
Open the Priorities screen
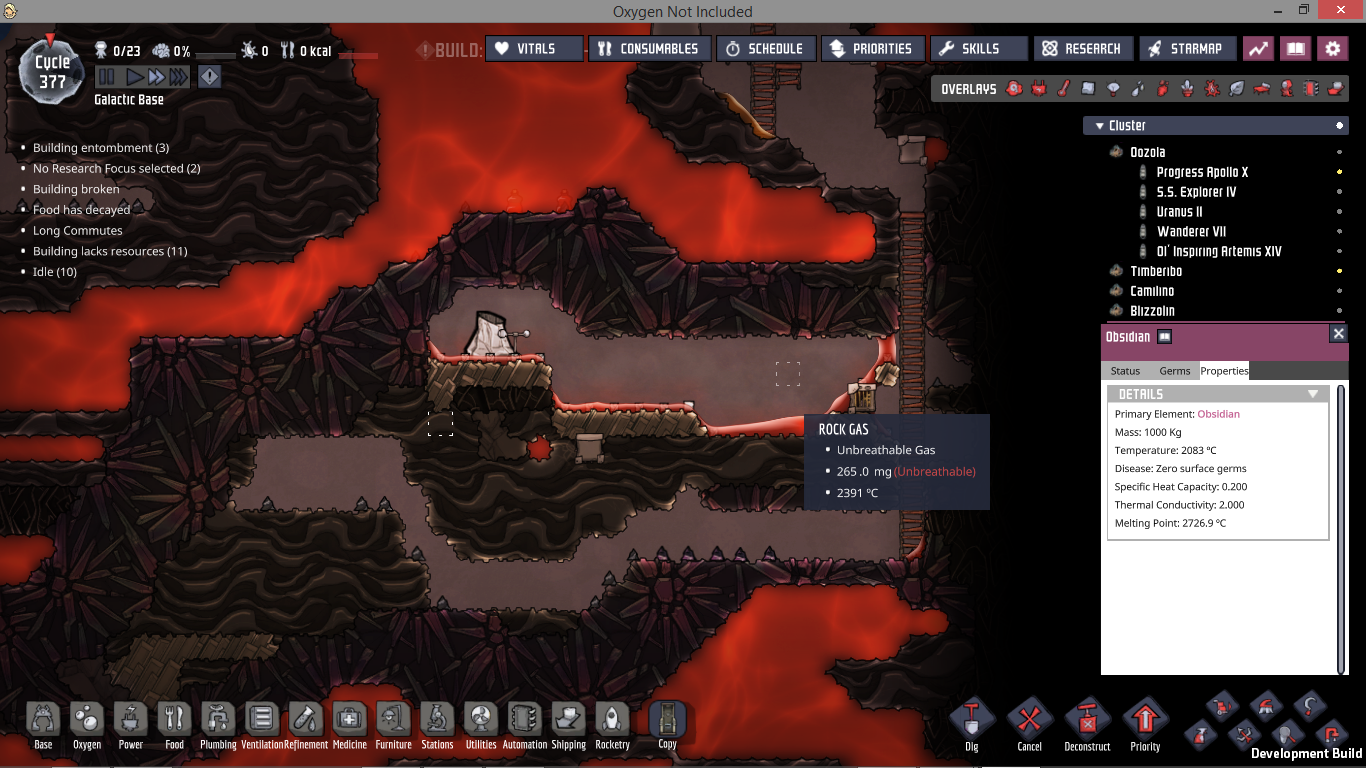(872, 48)
